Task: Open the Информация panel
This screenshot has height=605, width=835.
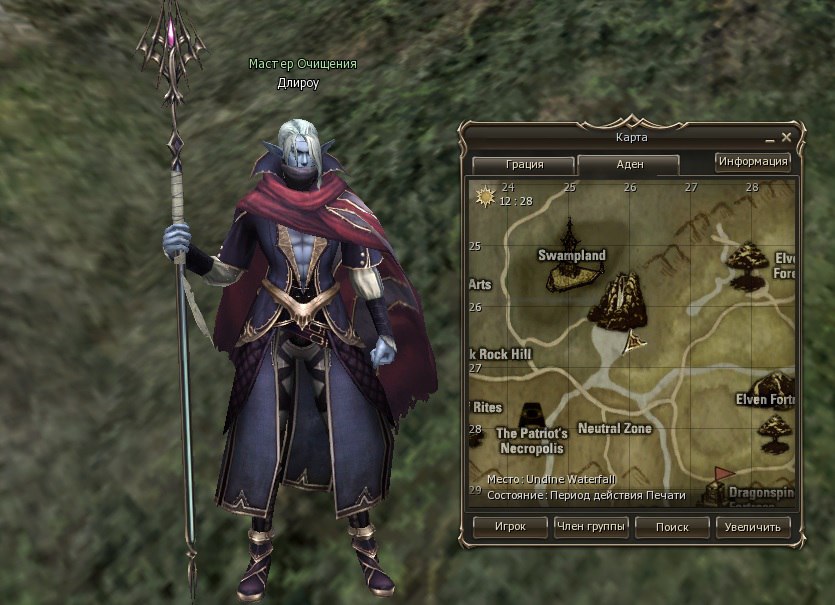Action: [753, 161]
